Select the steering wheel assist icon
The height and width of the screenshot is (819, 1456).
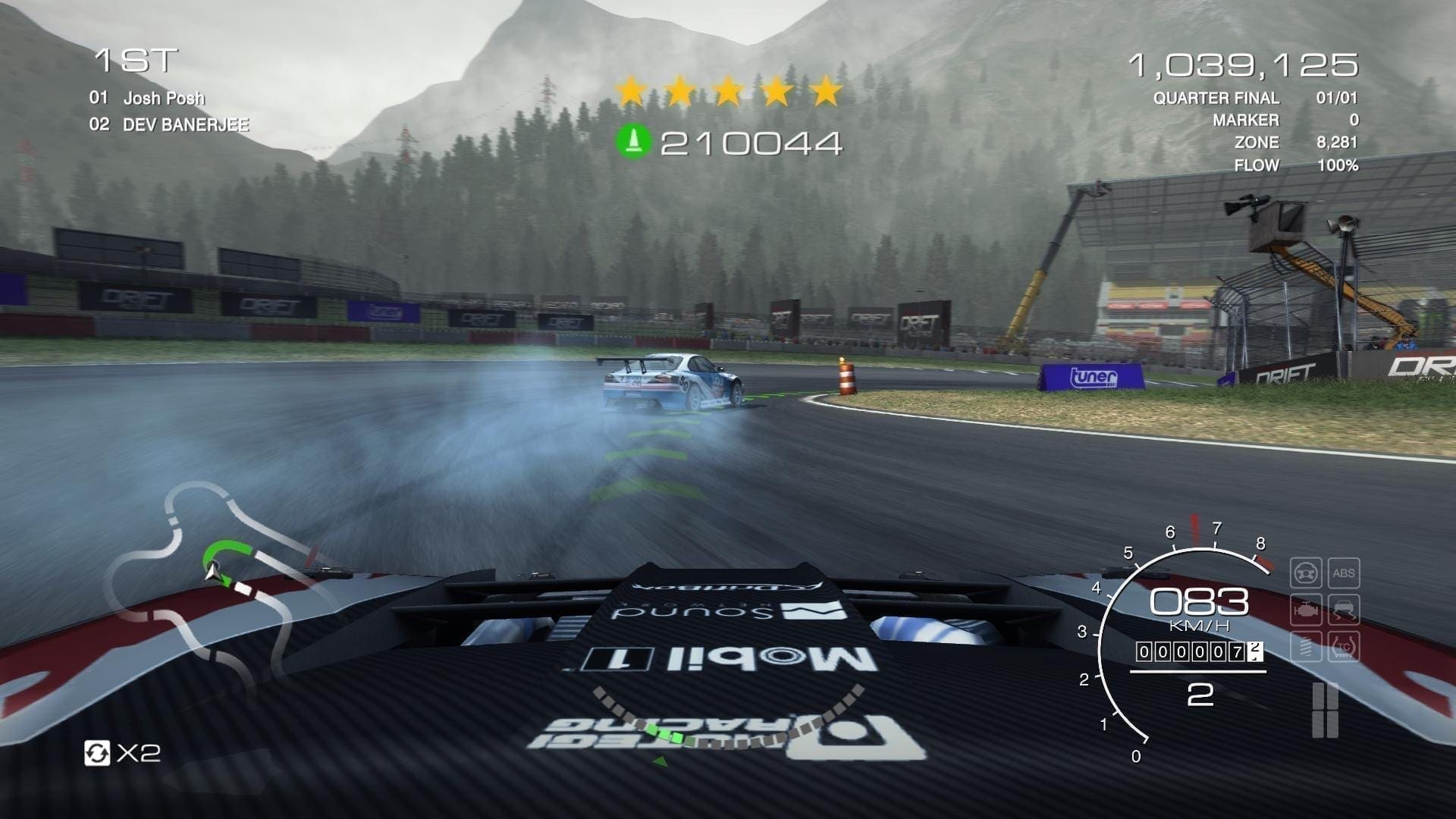[x=1306, y=573]
